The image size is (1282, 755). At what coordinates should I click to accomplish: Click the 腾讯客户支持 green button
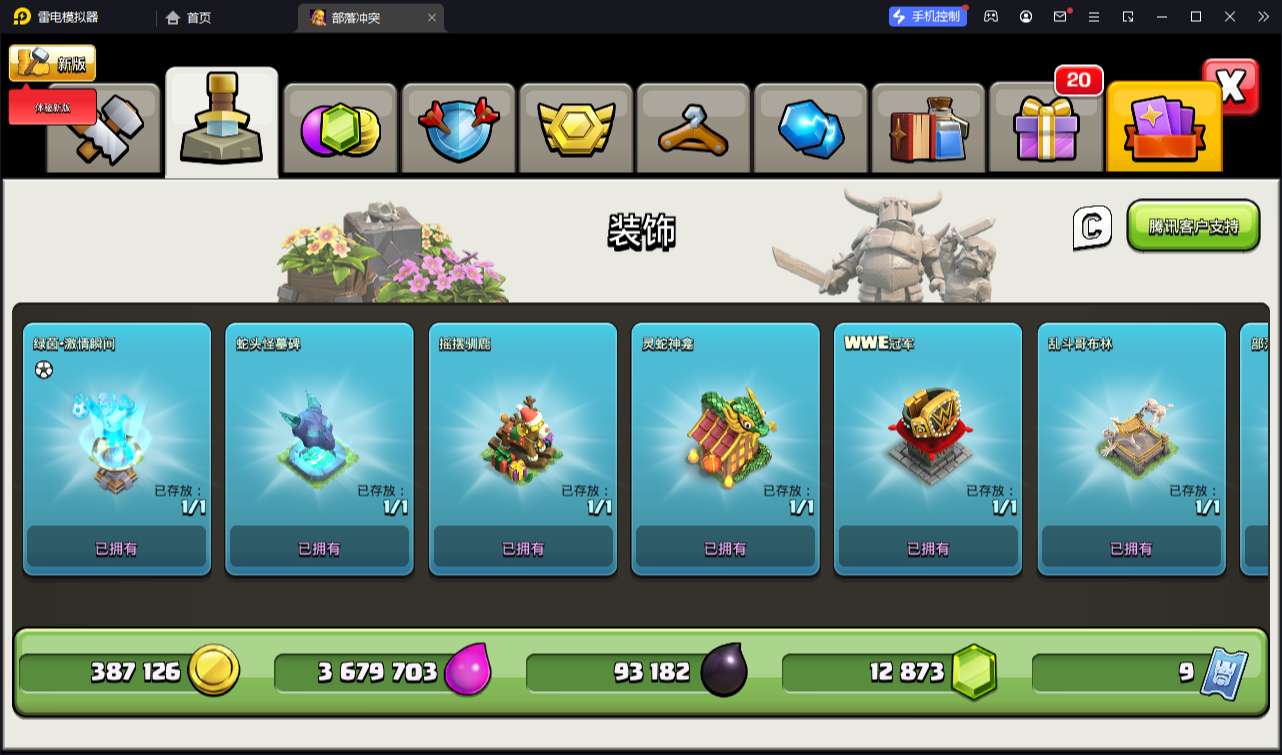pos(1193,226)
